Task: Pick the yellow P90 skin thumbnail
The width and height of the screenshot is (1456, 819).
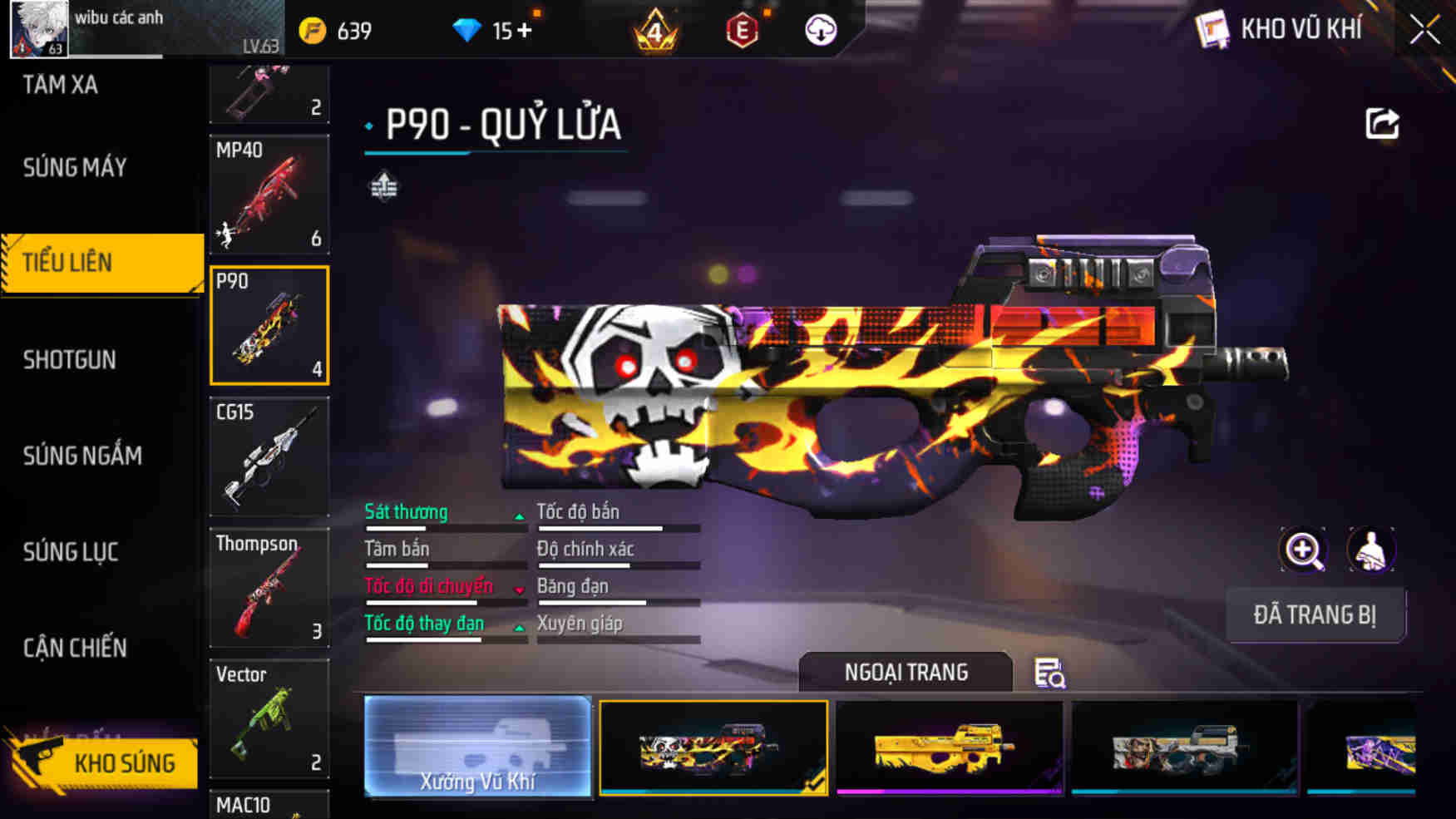Action: click(x=949, y=747)
